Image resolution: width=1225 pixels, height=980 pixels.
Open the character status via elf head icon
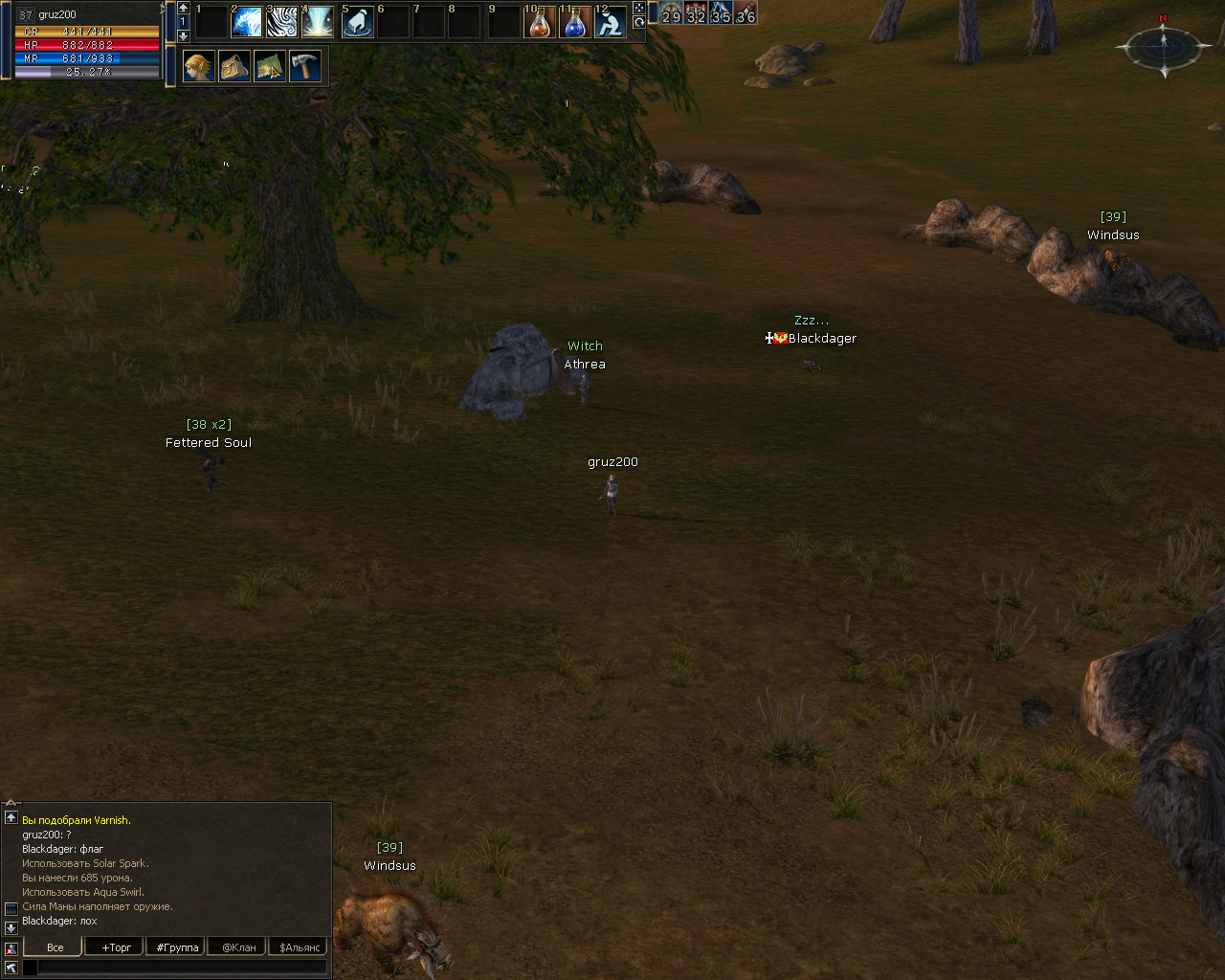[x=199, y=67]
